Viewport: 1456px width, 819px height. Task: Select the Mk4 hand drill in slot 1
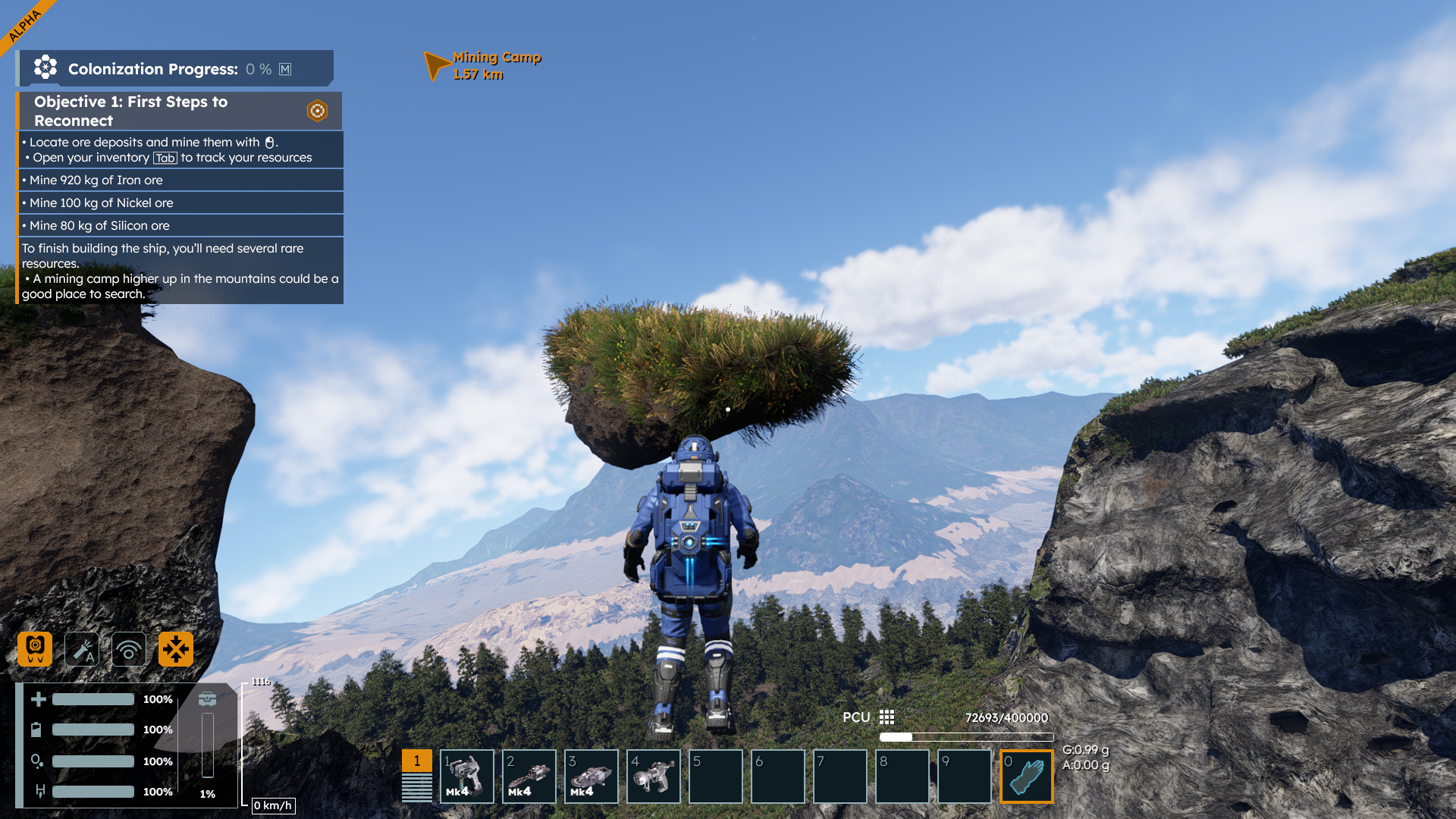pyautogui.click(x=466, y=776)
